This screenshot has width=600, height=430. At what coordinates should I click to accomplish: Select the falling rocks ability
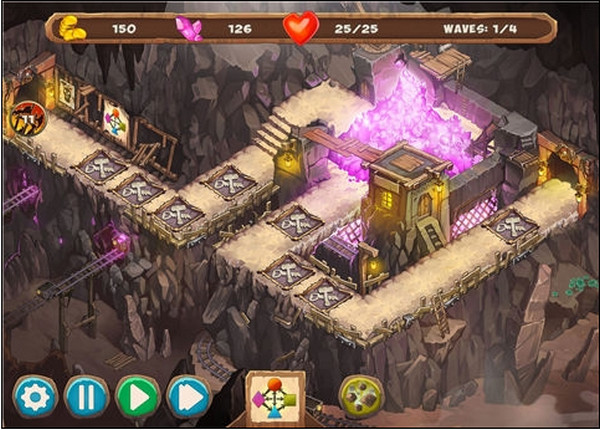pos(361,396)
